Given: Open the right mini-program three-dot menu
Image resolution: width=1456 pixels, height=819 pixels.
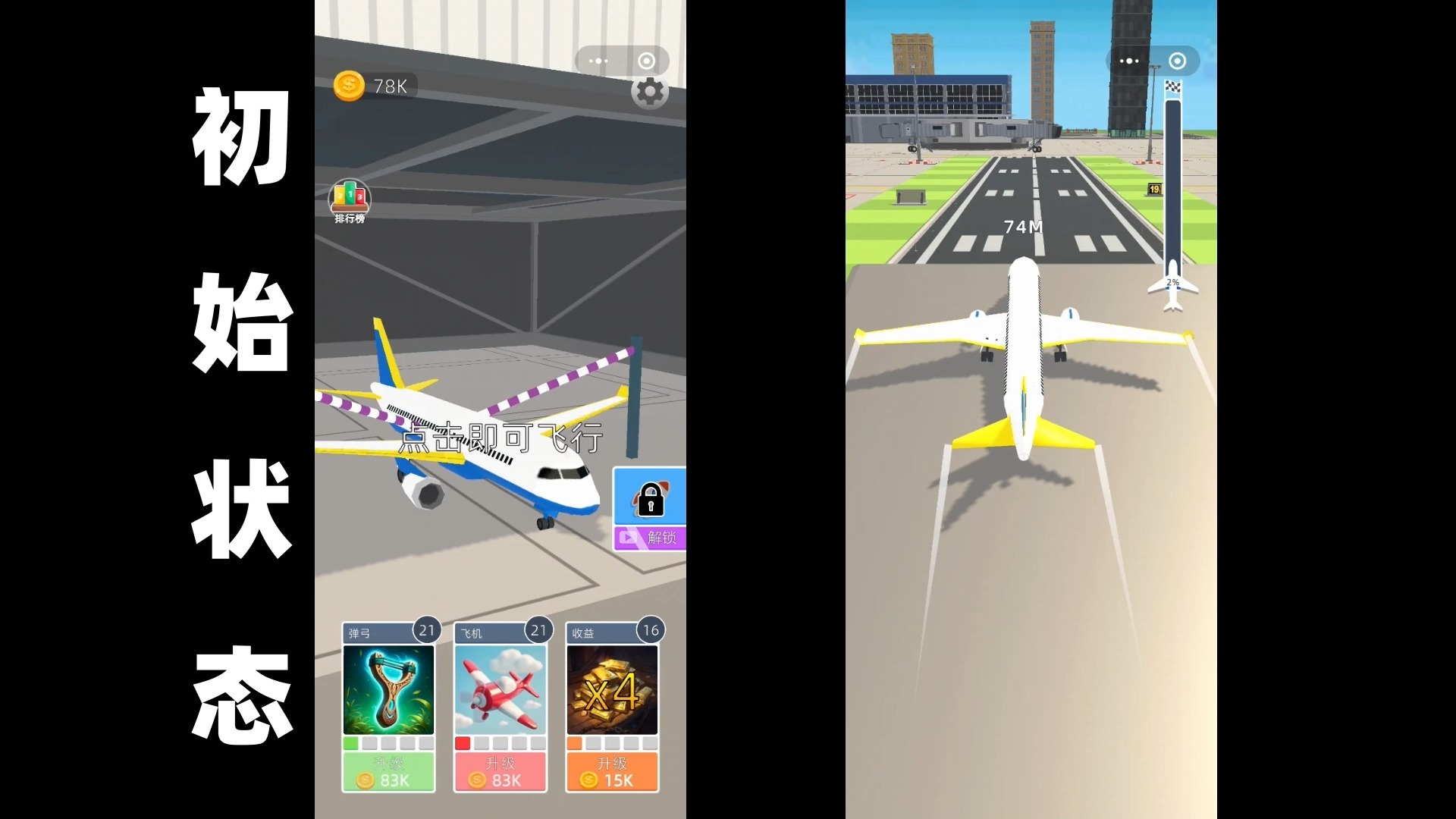Looking at the screenshot, I should (x=1129, y=61).
